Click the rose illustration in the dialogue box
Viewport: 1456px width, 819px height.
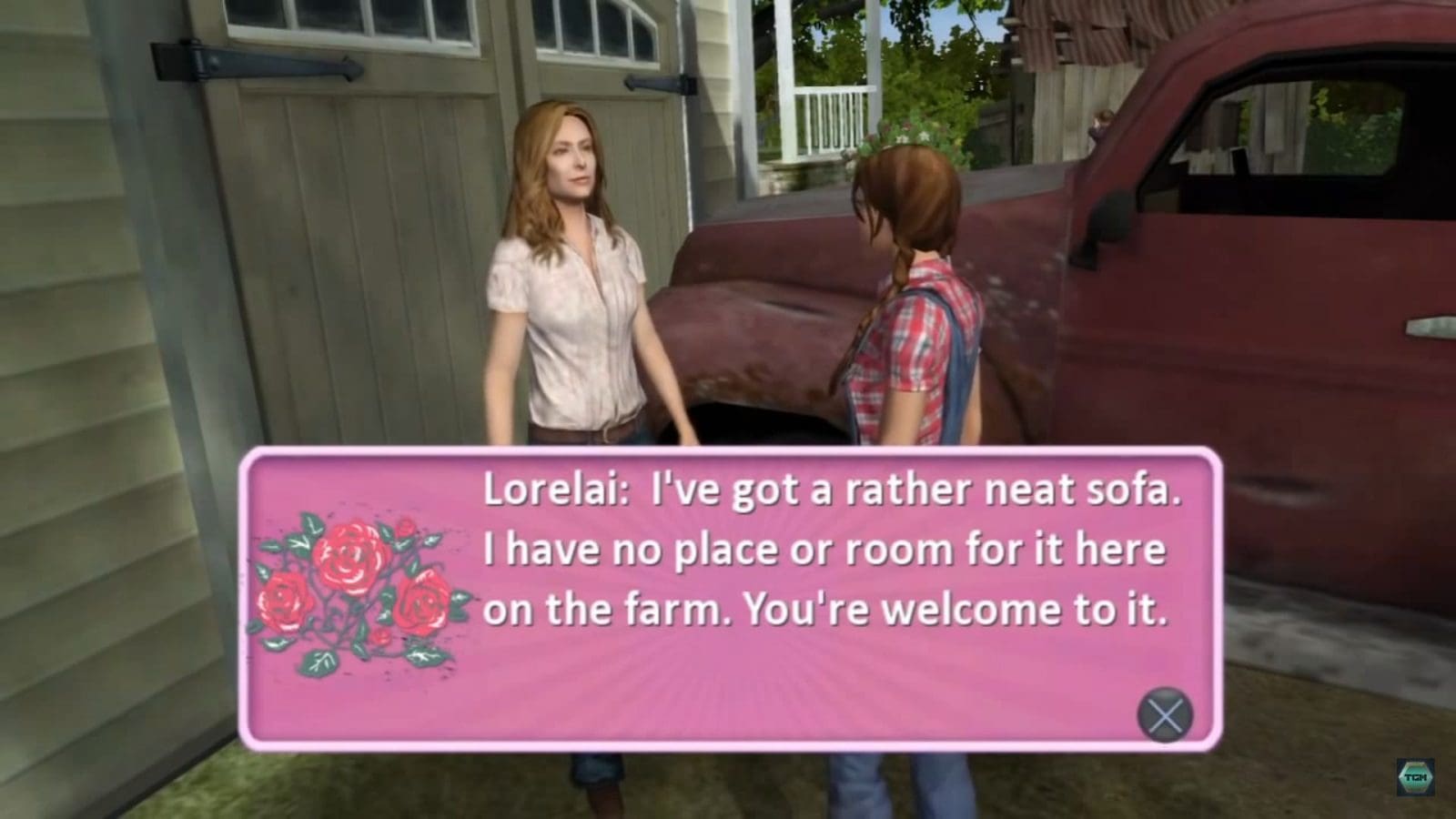355,587
